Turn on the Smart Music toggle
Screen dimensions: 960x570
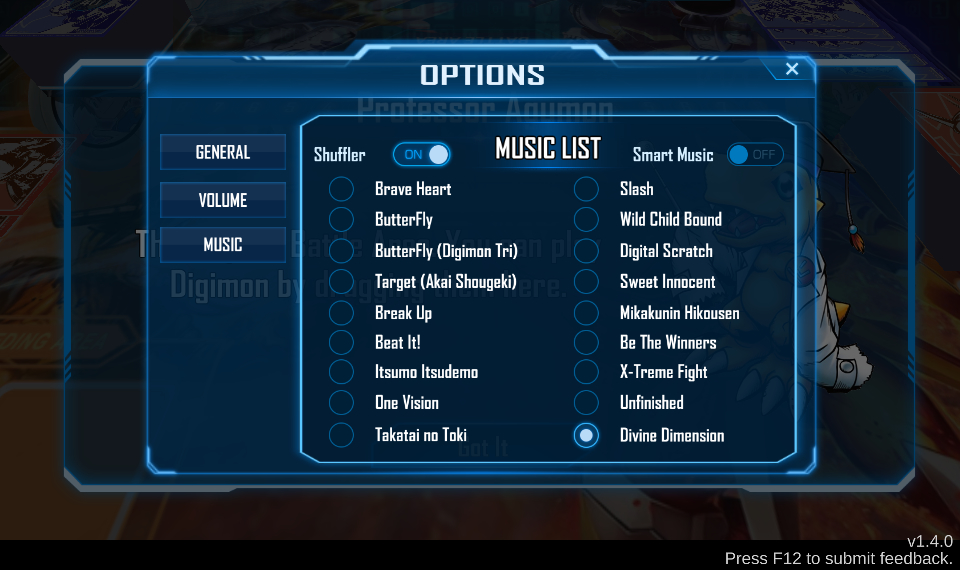coord(754,155)
